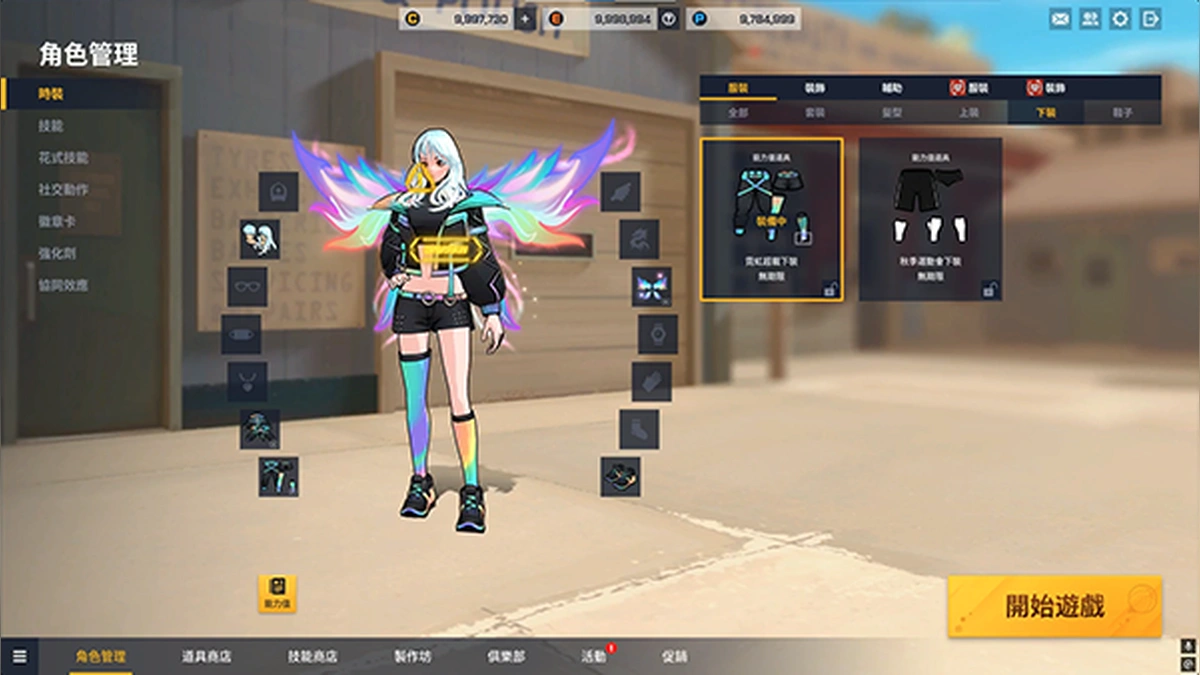Screen dimensions: 1200x675
Task: Open the 道具商店 item shop
Action: tap(206, 657)
